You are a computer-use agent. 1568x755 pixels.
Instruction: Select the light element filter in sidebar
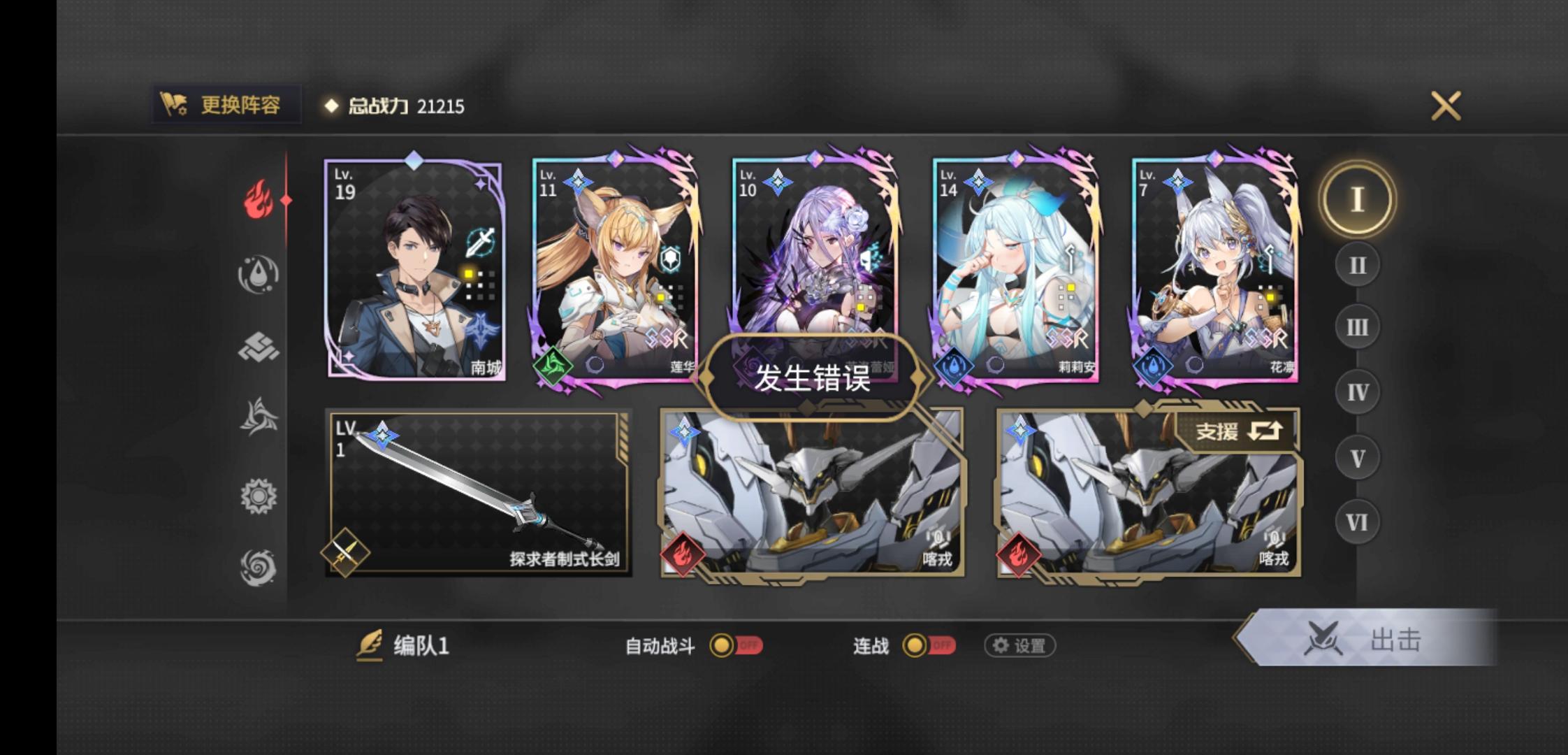pos(259,496)
